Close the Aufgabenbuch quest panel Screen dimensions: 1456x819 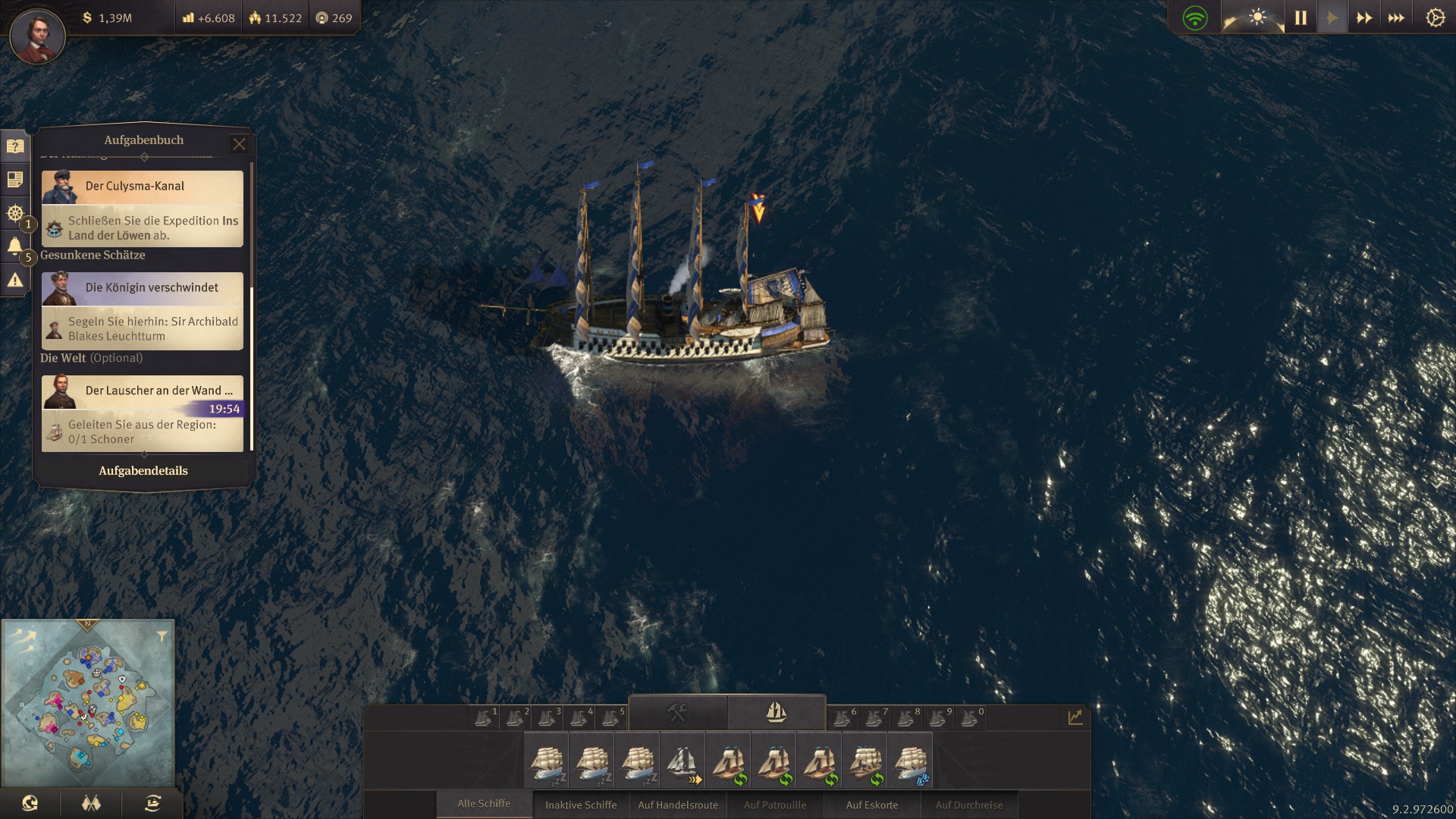[x=239, y=143]
